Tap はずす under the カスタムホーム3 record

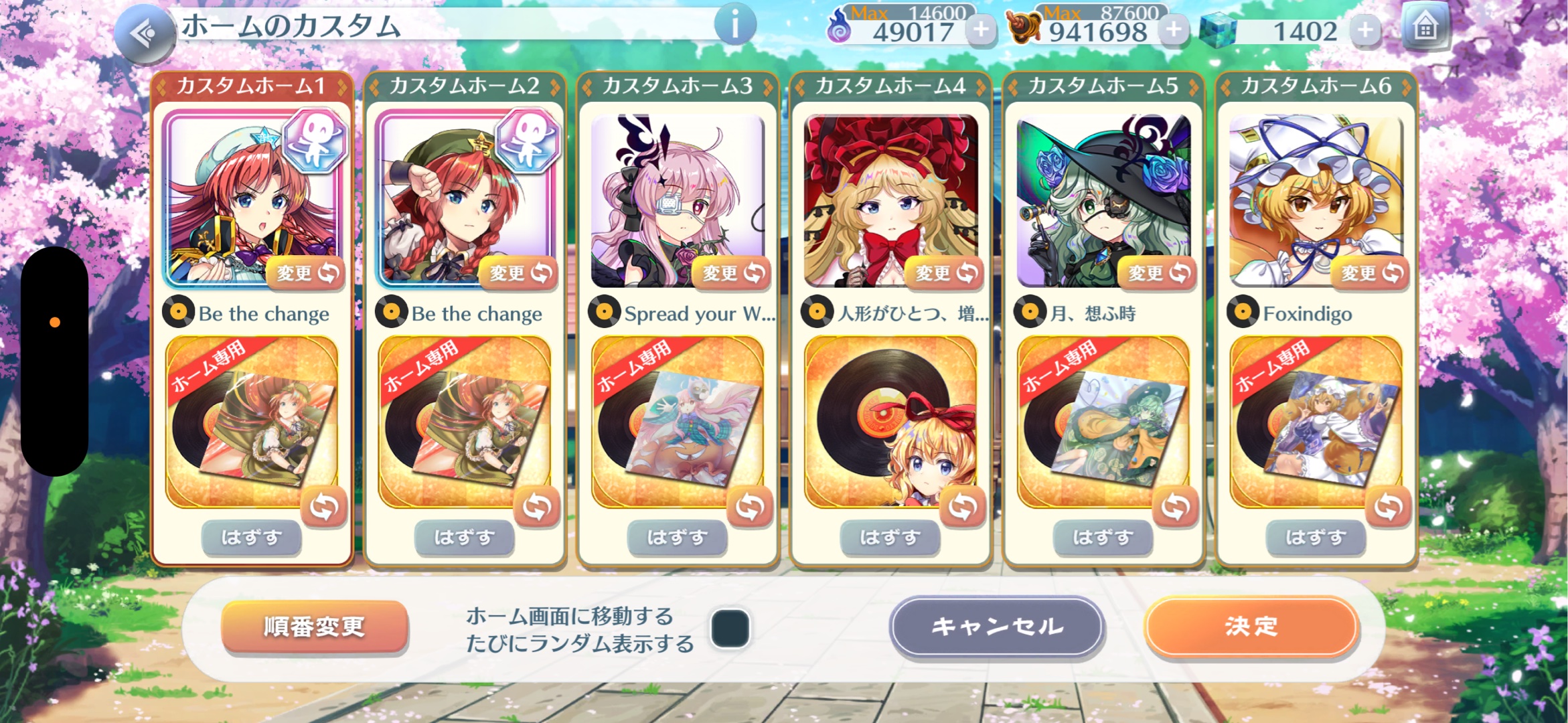[678, 537]
